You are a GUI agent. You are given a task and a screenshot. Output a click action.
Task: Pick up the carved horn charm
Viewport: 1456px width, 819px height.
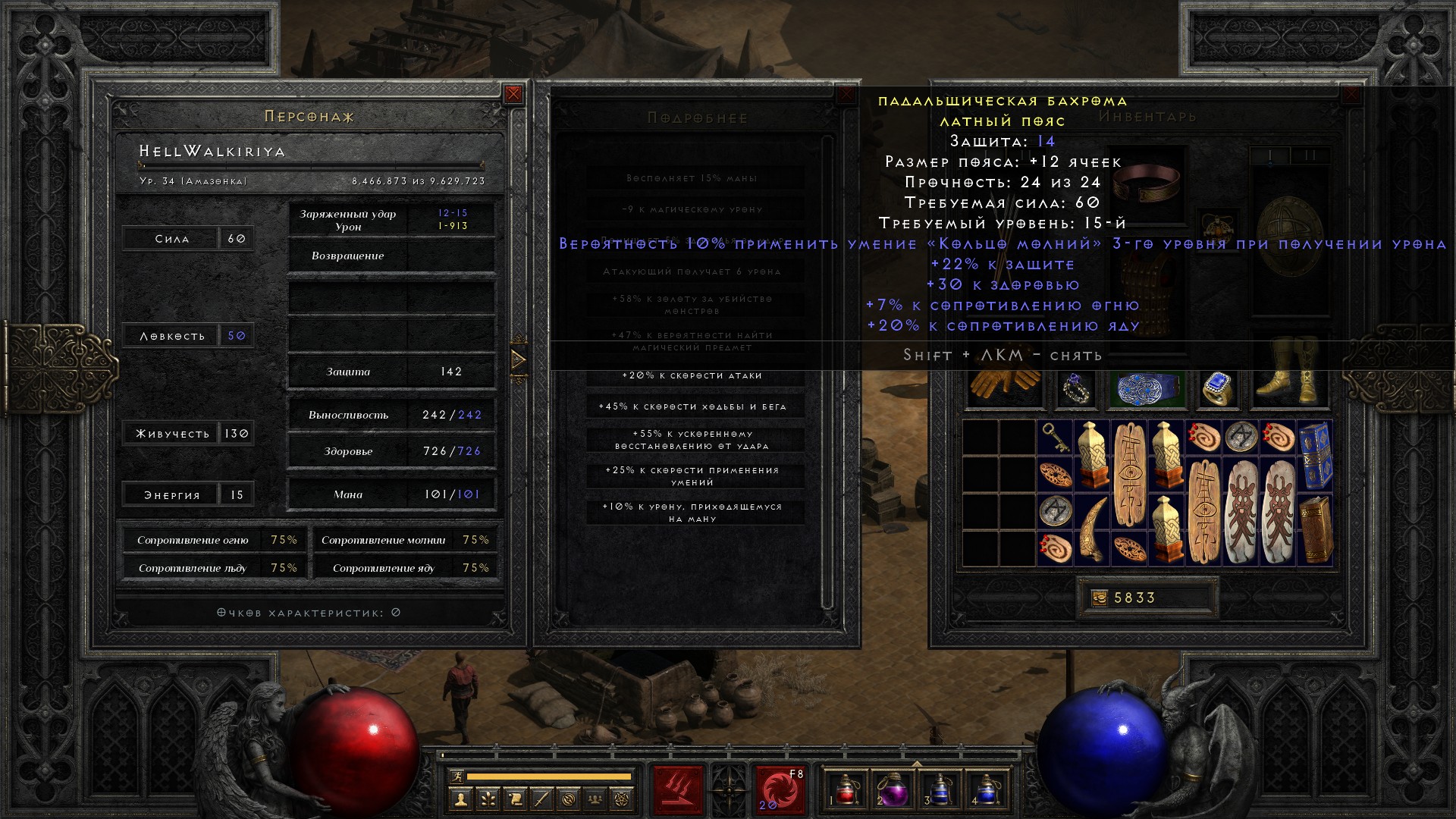1091,529
